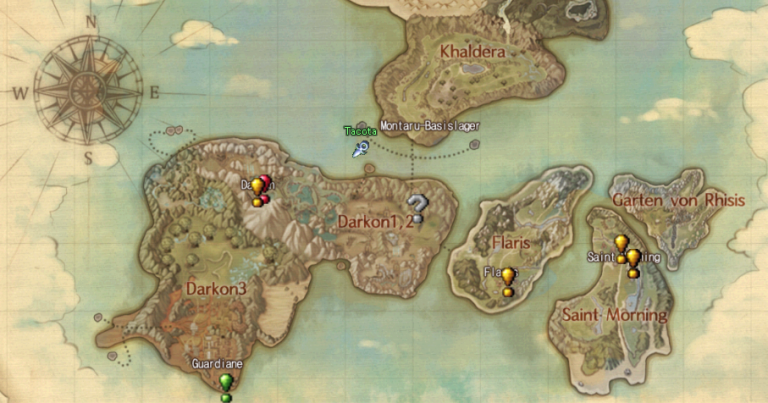Open the Saint Morning region label

(614, 315)
